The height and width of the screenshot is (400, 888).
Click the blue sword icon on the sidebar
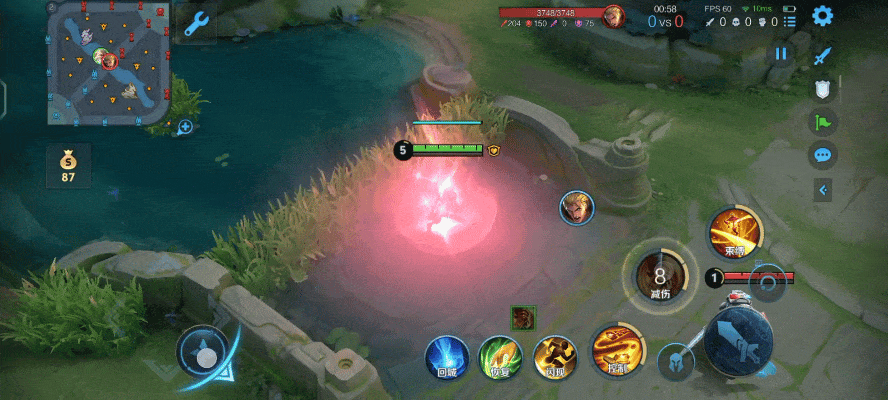coord(823,56)
